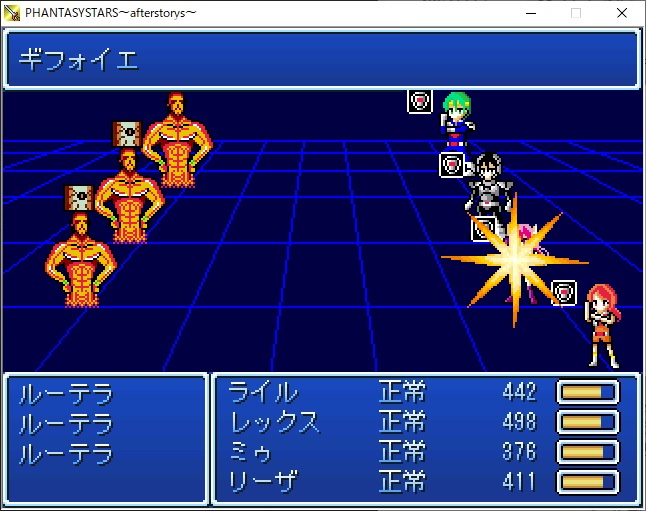Minimize the game window
The height and width of the screenshot is (511, 646).
tap(529, 13)
